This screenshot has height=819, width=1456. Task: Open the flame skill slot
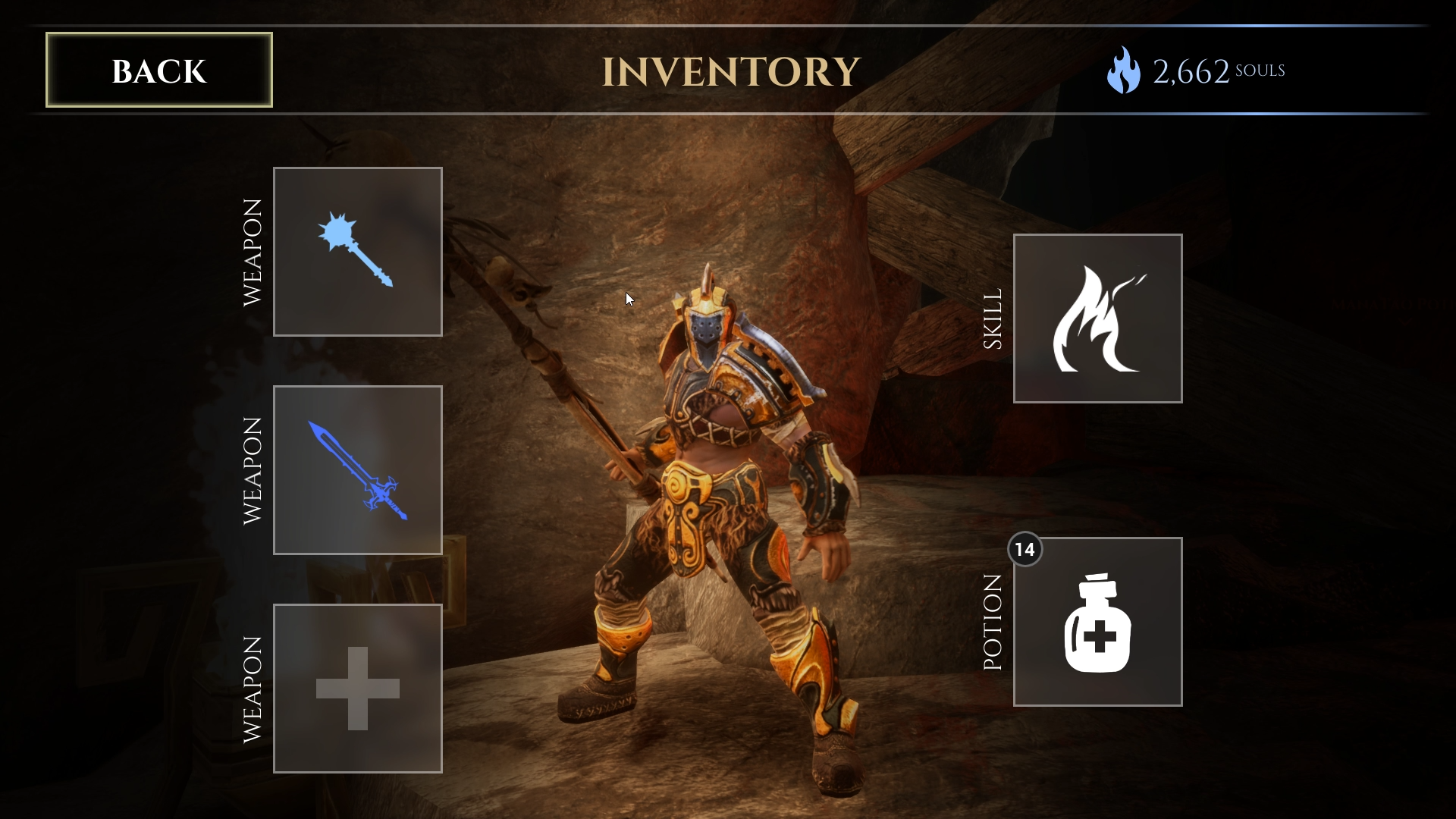[1097, 318]
